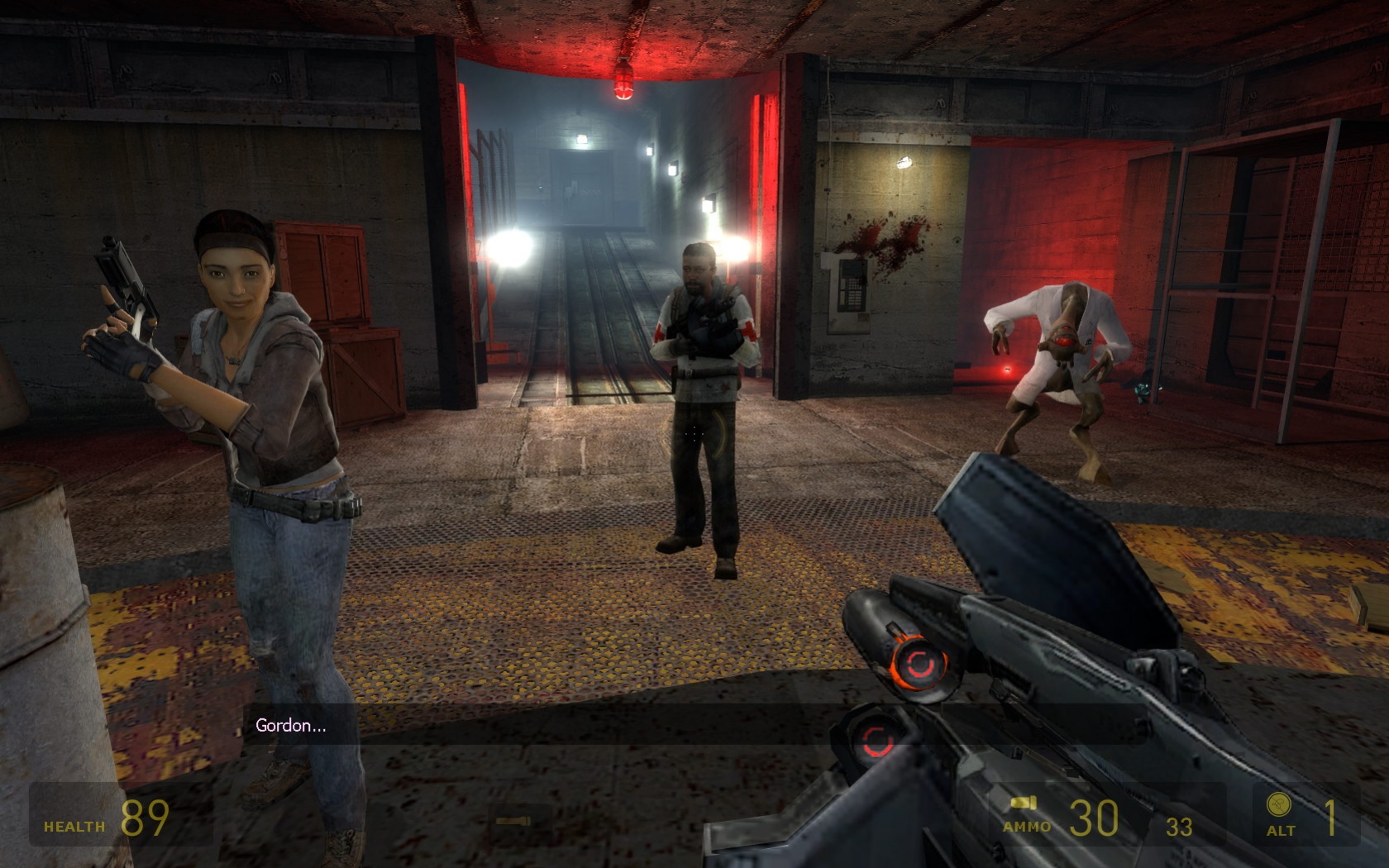This screenshot has height=868, width=1389.
Task: Click the glowing orange emitter on the SMG
Action: 918,661
